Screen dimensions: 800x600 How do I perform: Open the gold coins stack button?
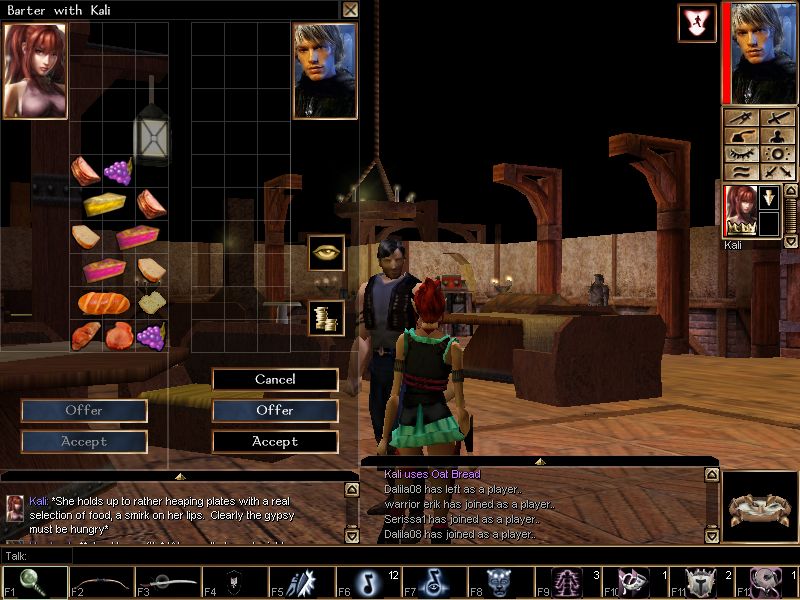326,318
